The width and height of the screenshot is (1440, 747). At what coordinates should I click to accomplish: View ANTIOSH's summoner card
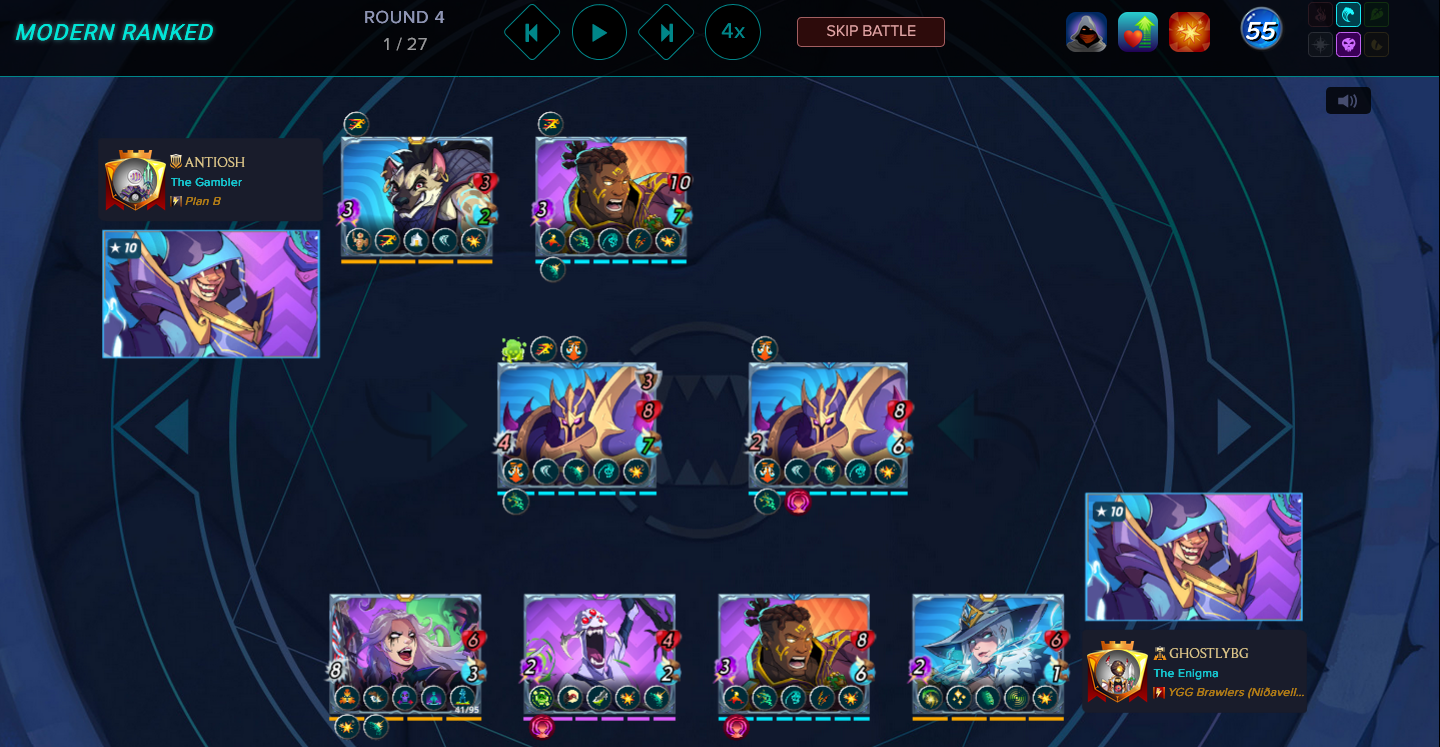pyautogui.click(x=211, y=294)
